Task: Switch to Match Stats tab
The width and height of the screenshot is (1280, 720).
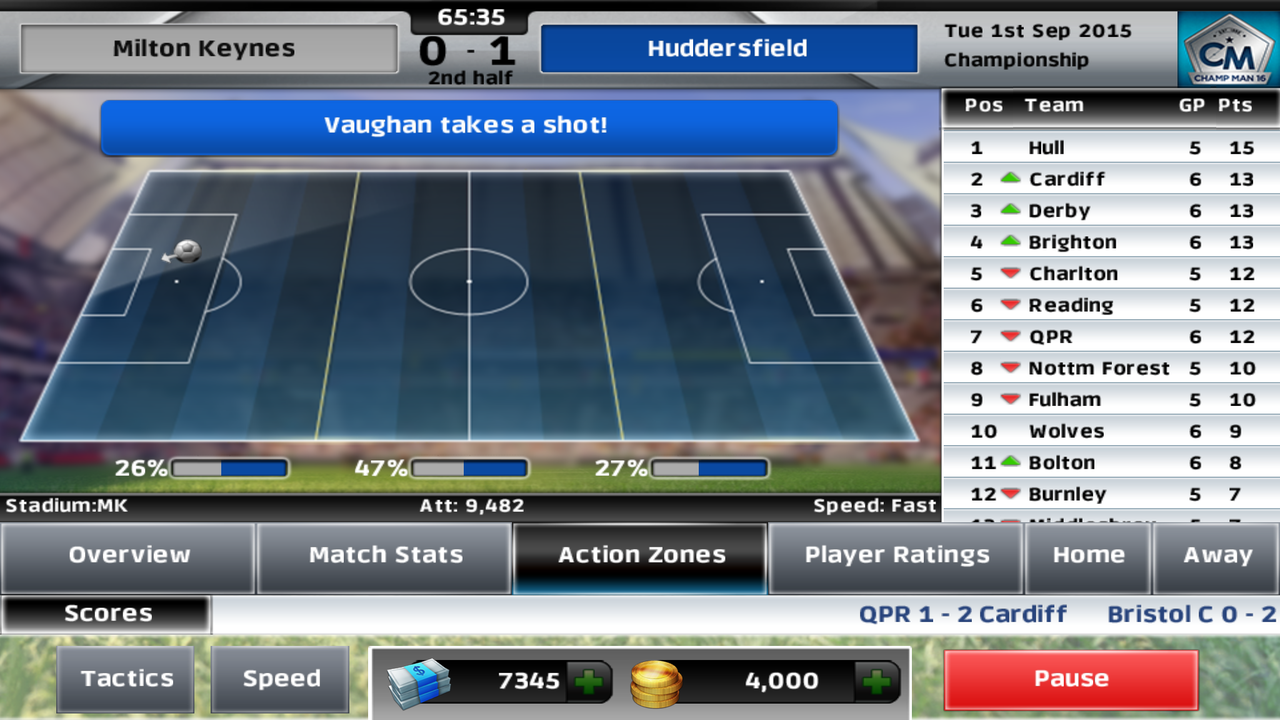Action: [385, 556]
